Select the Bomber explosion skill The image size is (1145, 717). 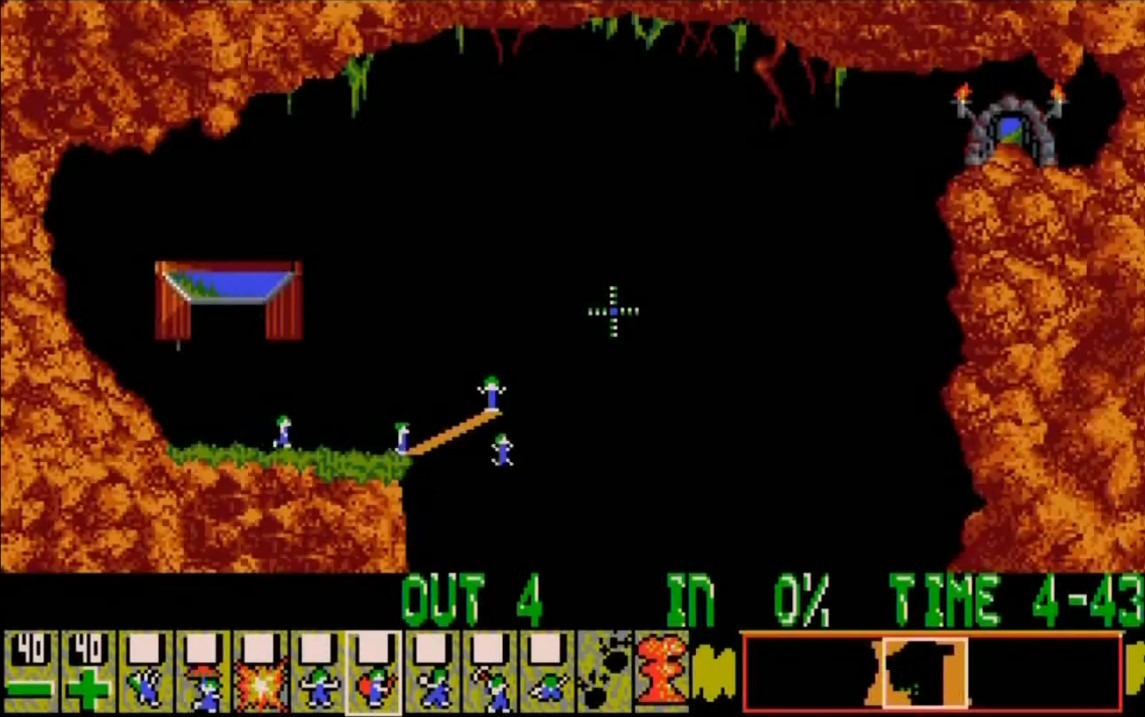click(260, 672)
